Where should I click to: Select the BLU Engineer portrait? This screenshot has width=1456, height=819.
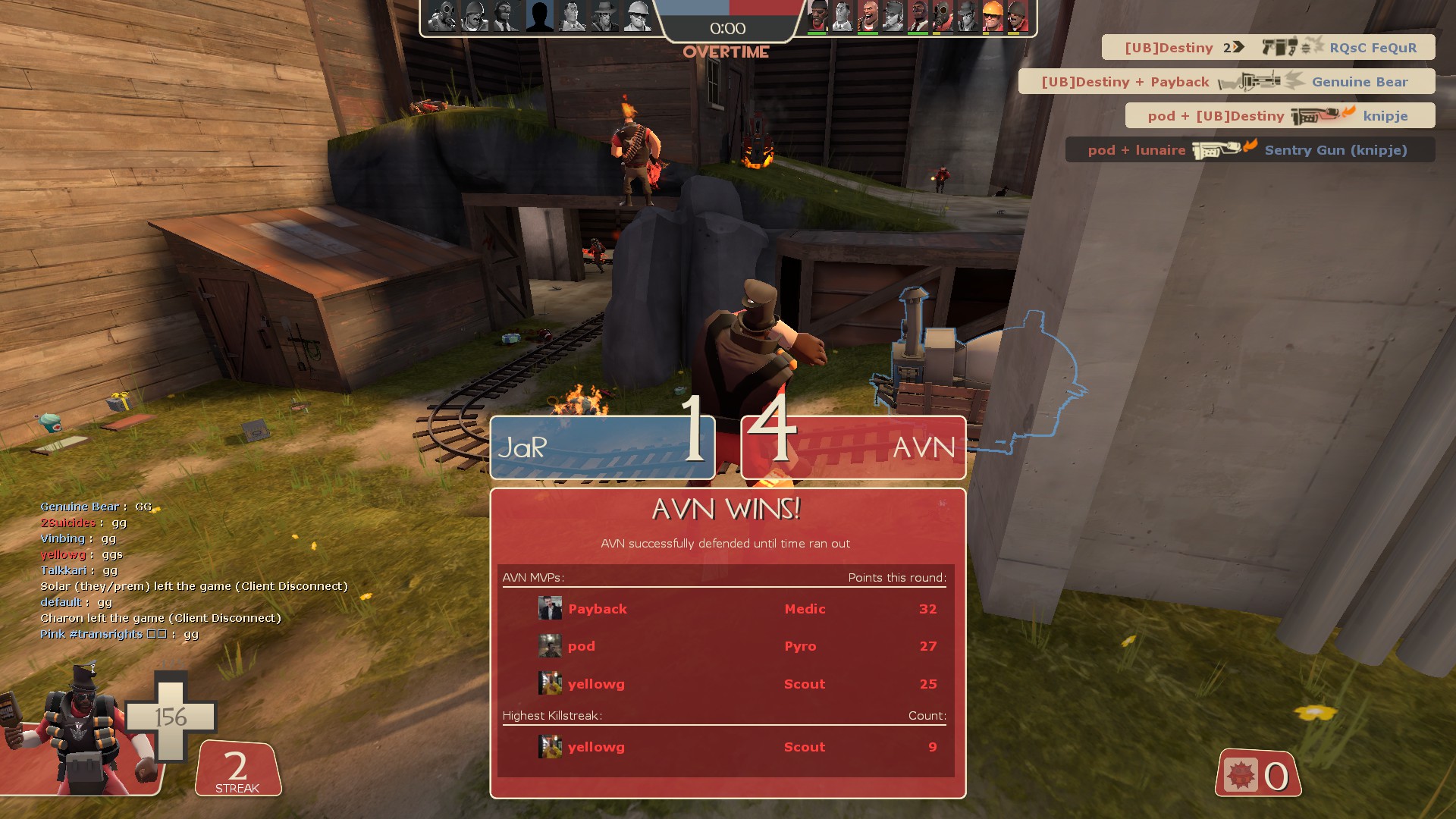click(638, 16)
